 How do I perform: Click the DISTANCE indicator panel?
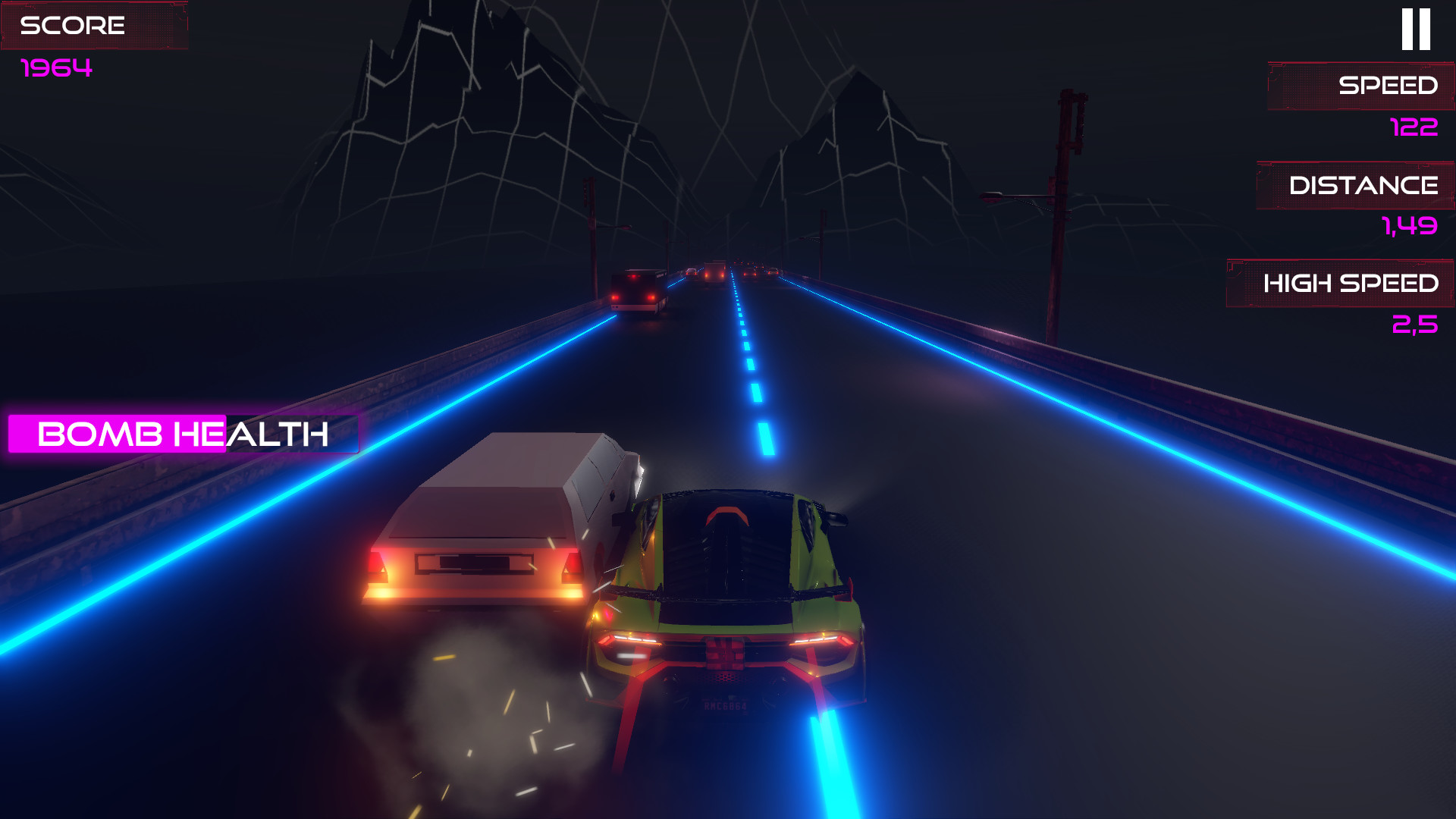tap(1356, 184)
